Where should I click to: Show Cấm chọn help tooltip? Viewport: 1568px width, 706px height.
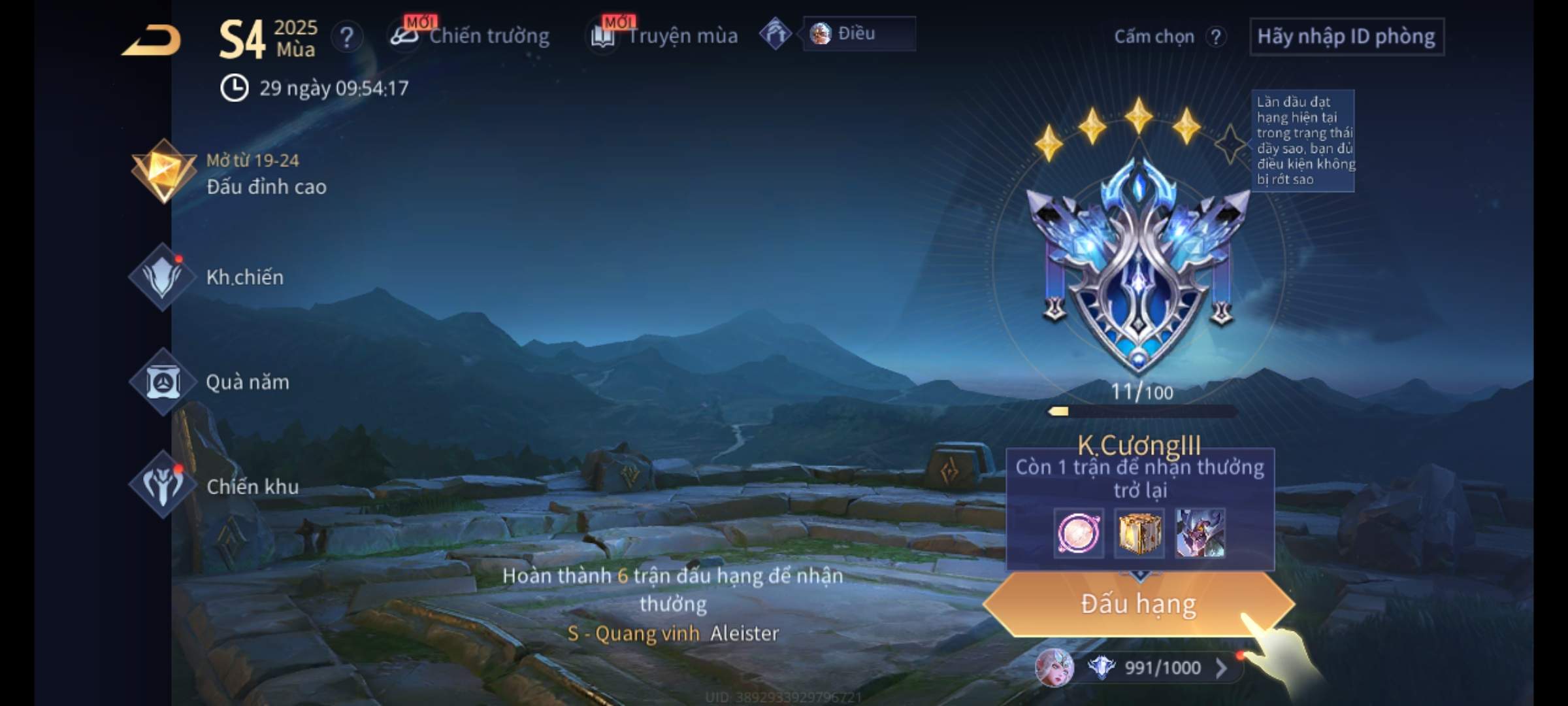point(1216,37)
